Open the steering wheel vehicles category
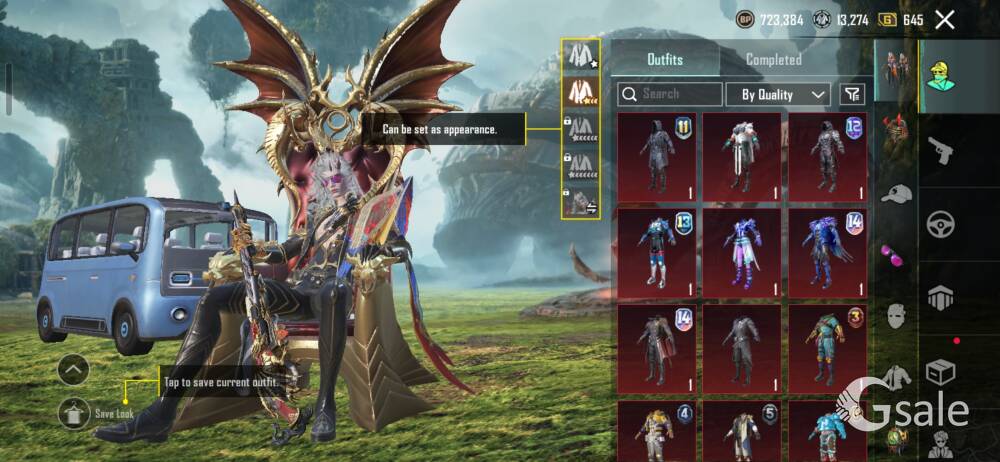The width and height of the screenshot is (1000, 462). (x=942, y=224)
